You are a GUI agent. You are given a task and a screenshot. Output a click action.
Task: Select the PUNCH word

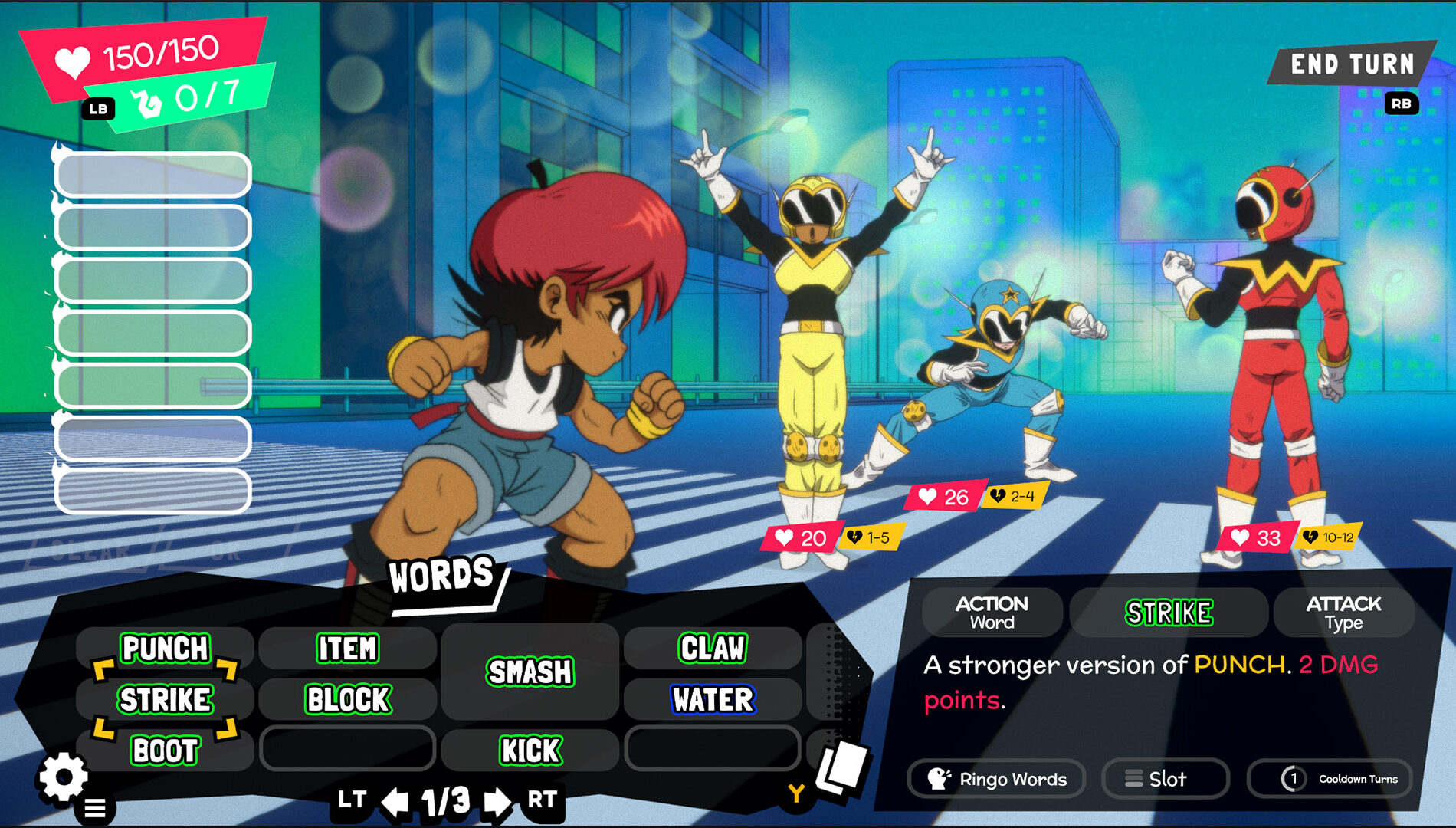165,649
